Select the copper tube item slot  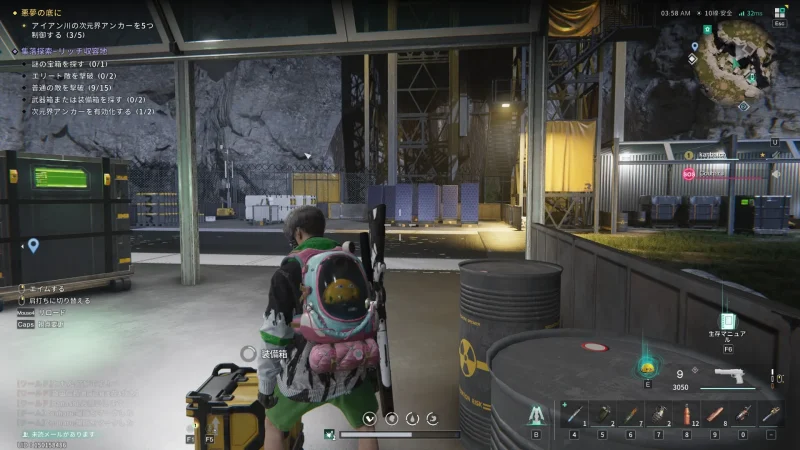coord(714,412)
